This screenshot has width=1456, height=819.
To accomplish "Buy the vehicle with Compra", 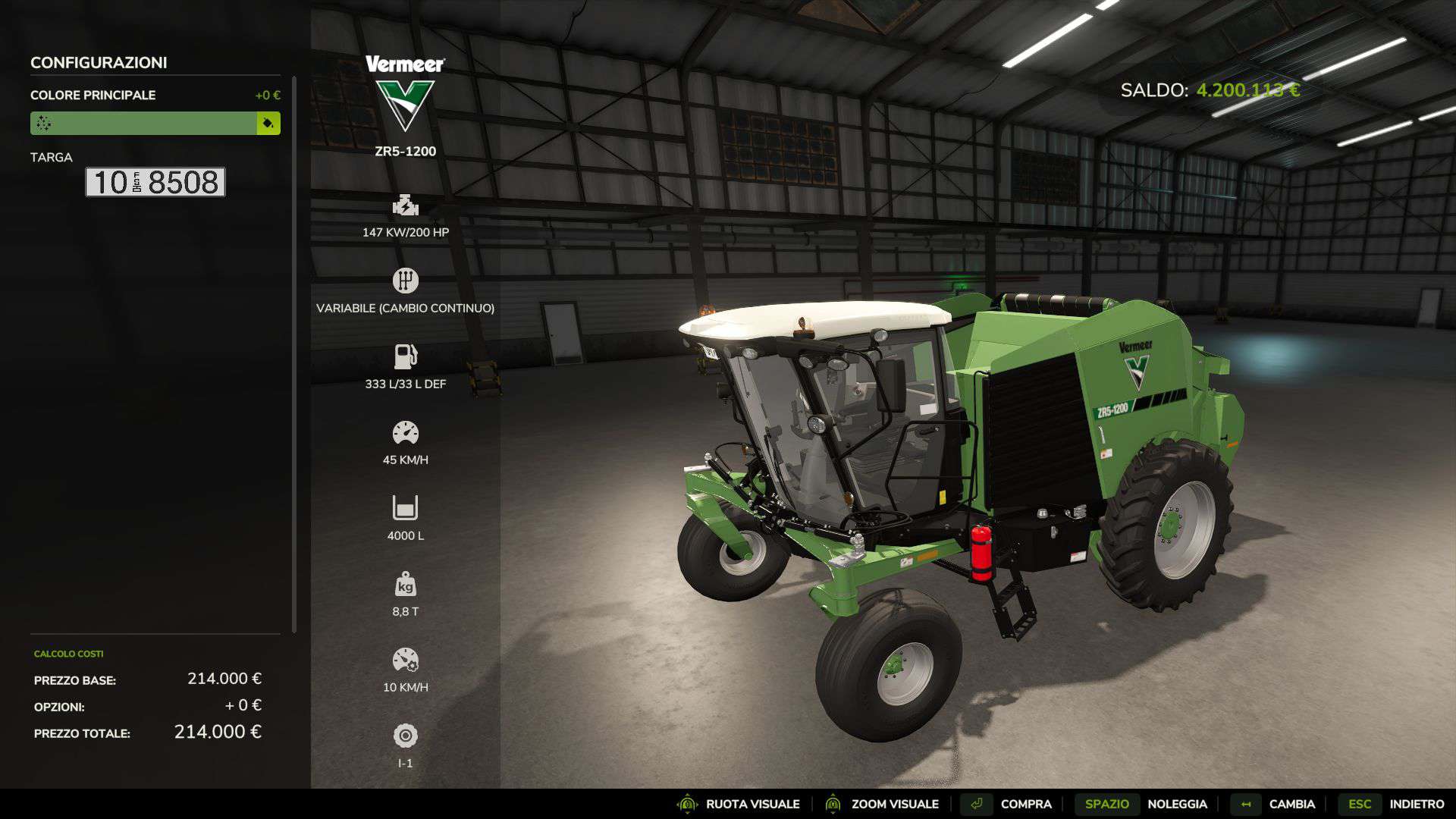I will (x=1008, y=804).
